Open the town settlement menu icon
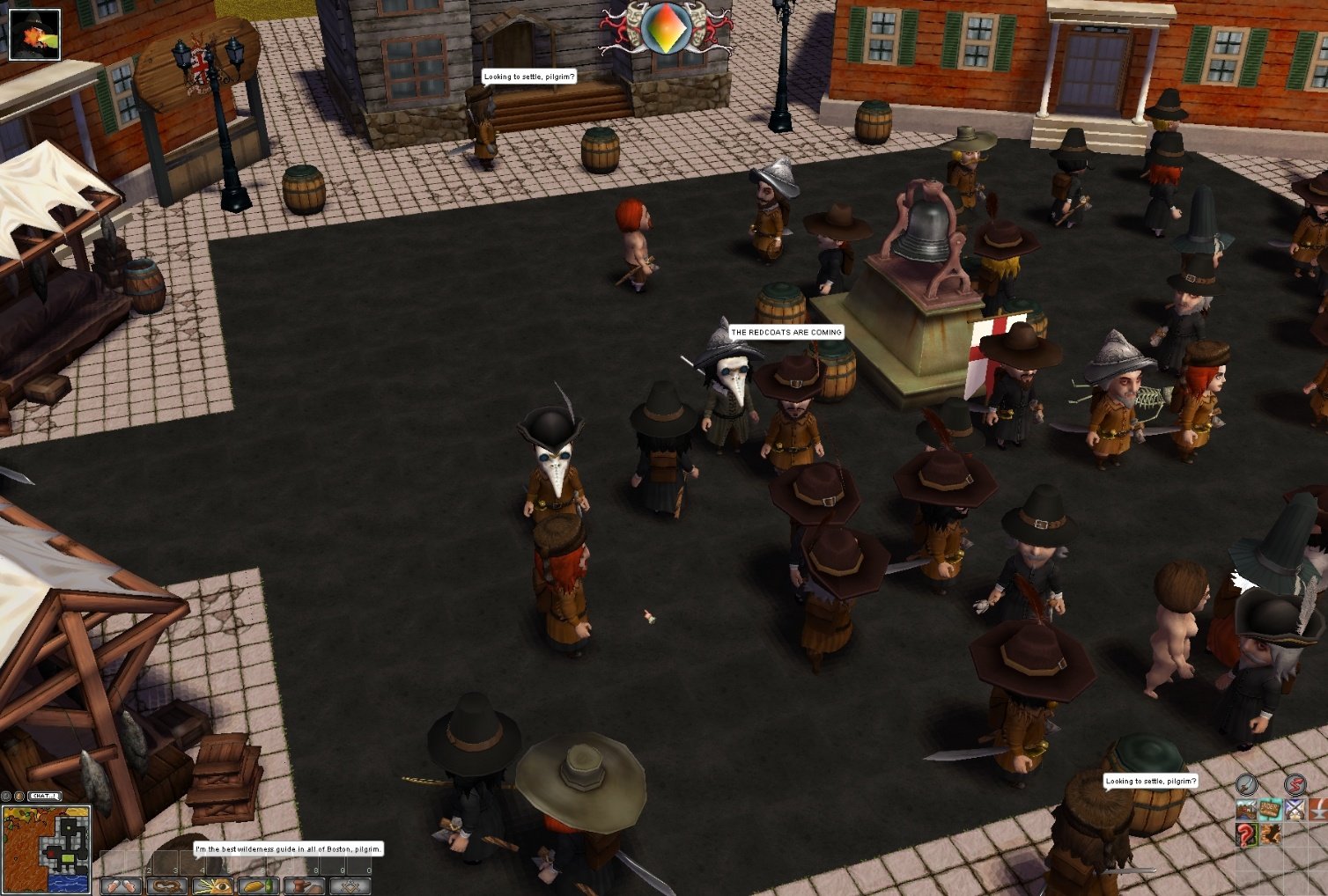The width and height of the screenshot is (1328, 896). click(1246, 809)
